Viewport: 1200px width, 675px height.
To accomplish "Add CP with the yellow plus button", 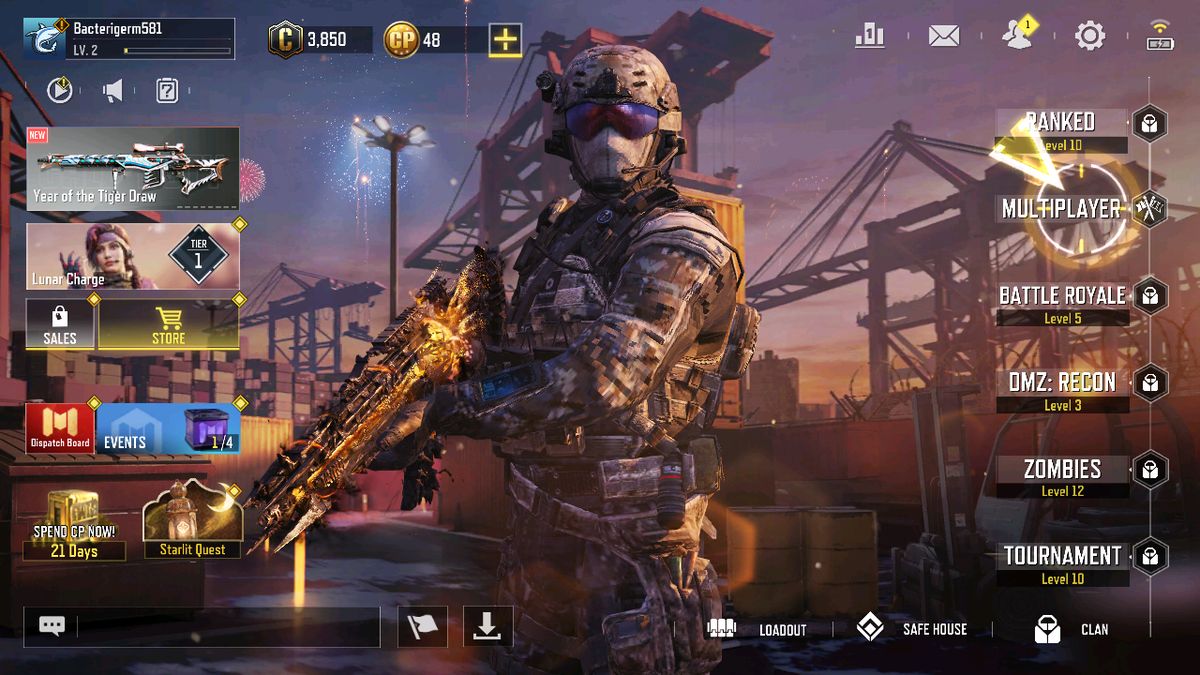I will click(x=505, y=40).
